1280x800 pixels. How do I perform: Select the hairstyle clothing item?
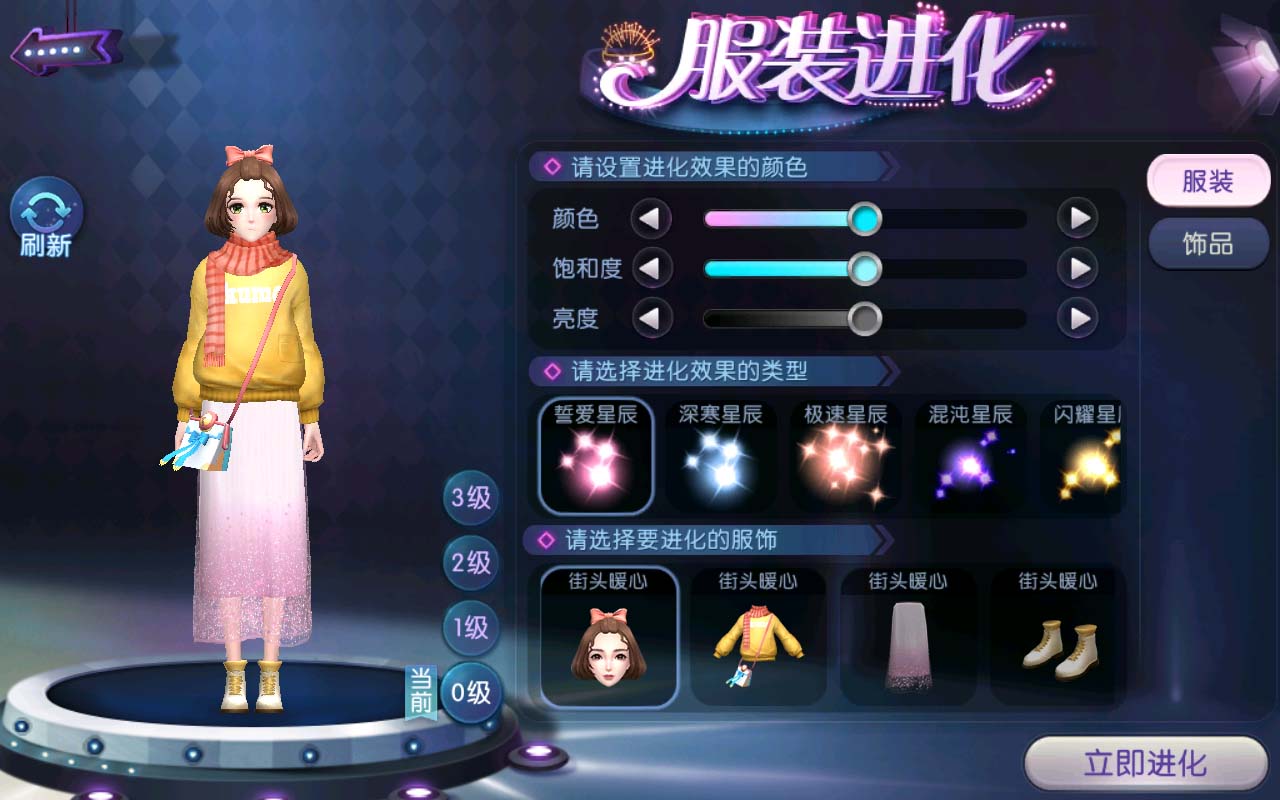(x=609, y=637)
